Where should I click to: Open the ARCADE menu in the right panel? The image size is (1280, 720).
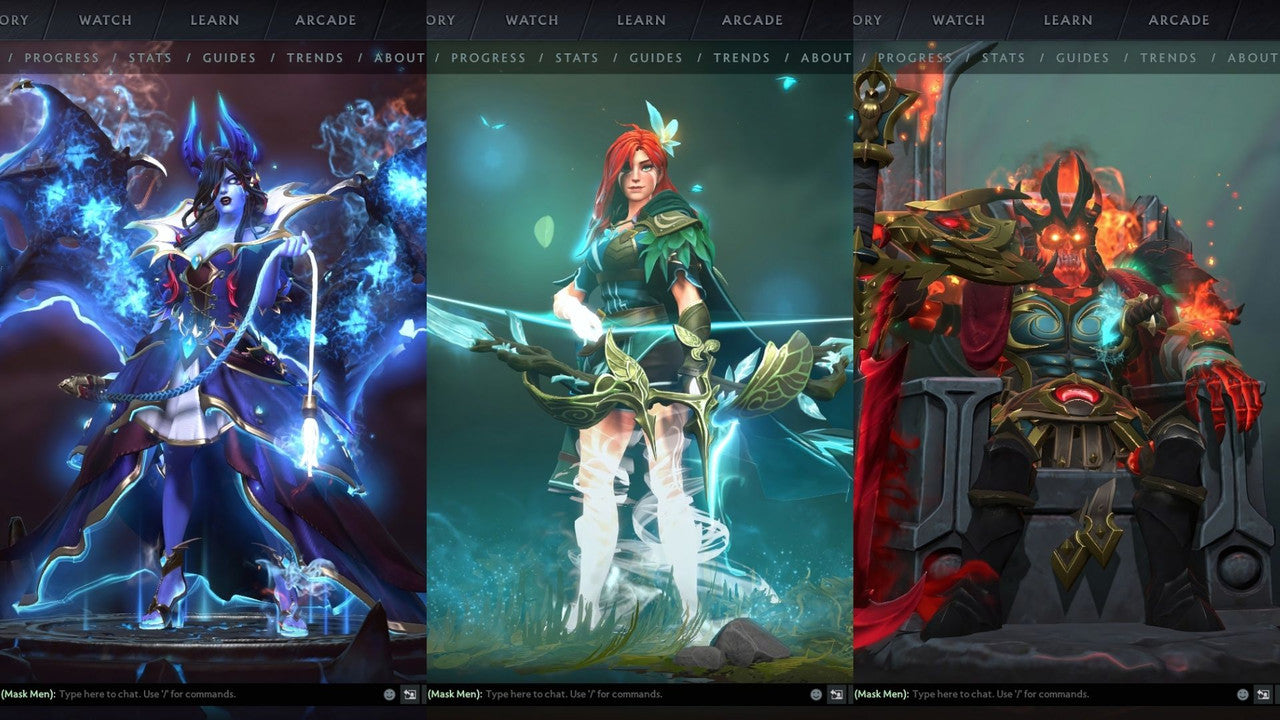click(x=1178, y=20)
